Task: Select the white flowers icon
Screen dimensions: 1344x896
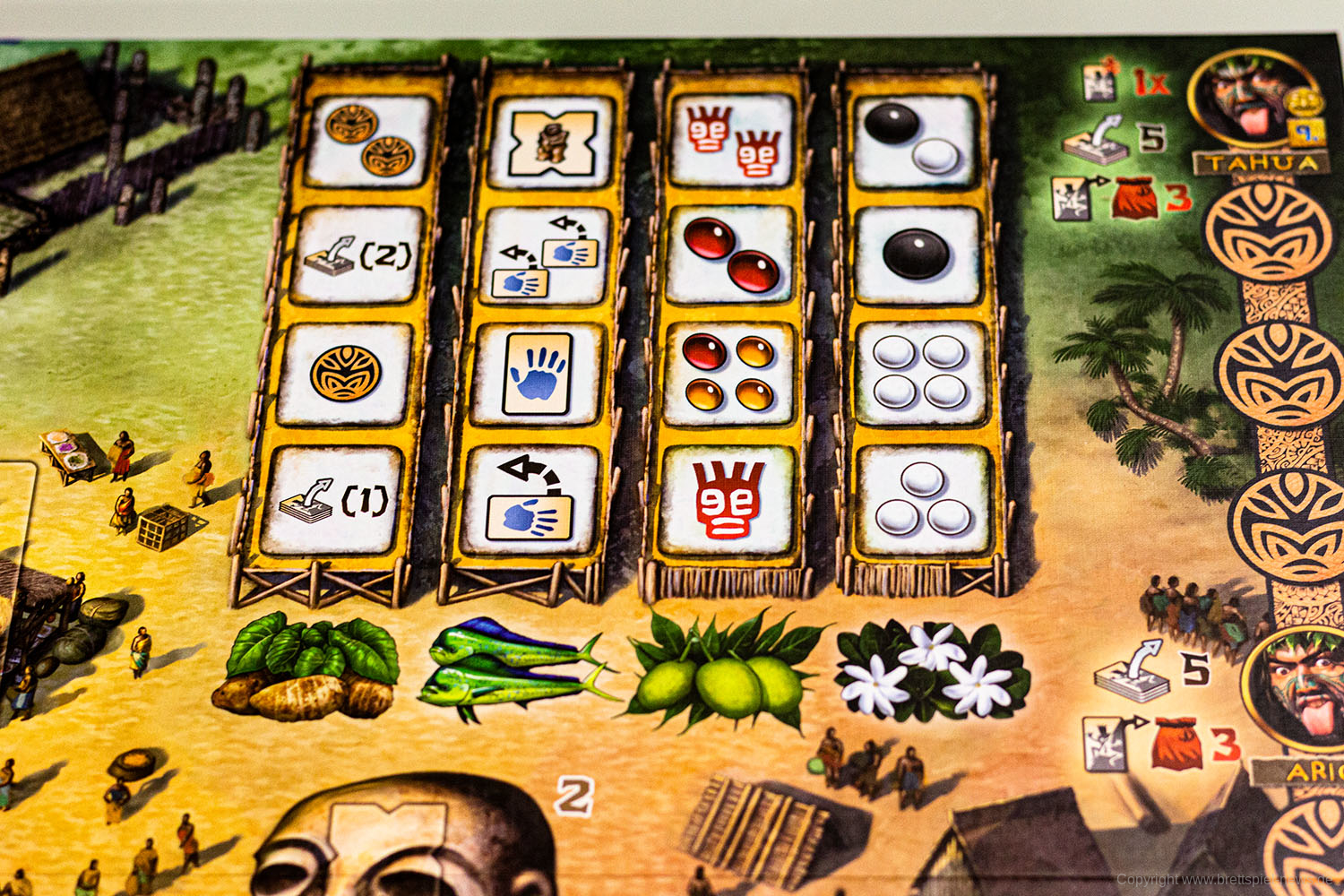Action: tap(932, 673)
